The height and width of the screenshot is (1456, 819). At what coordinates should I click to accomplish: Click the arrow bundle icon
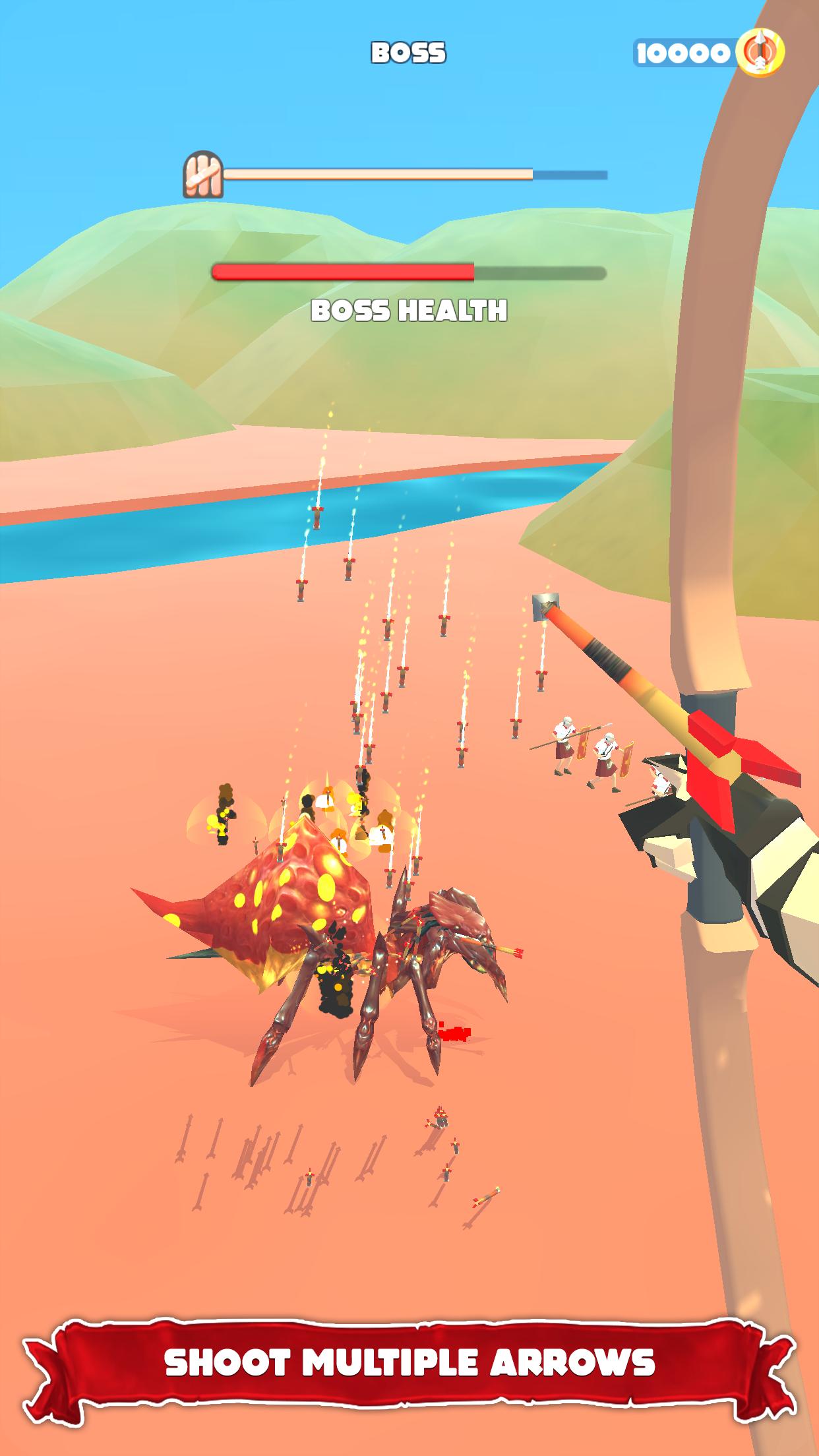pyautogui.click(x=202, y=175)
